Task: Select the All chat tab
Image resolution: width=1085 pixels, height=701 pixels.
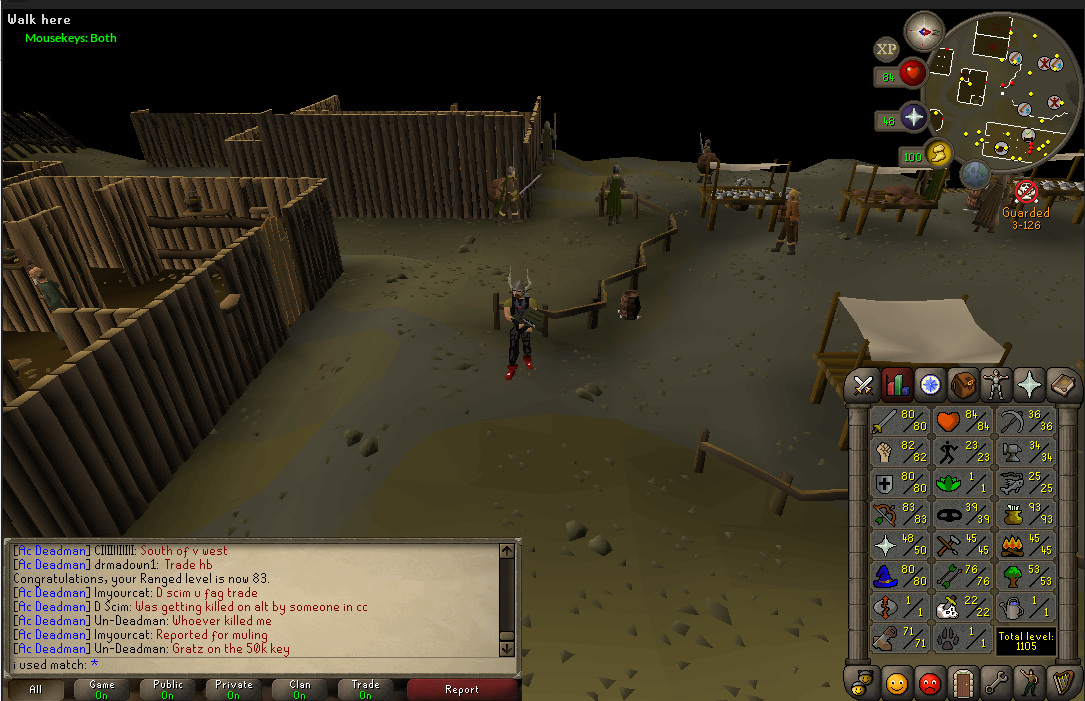Action: [36, 689]
